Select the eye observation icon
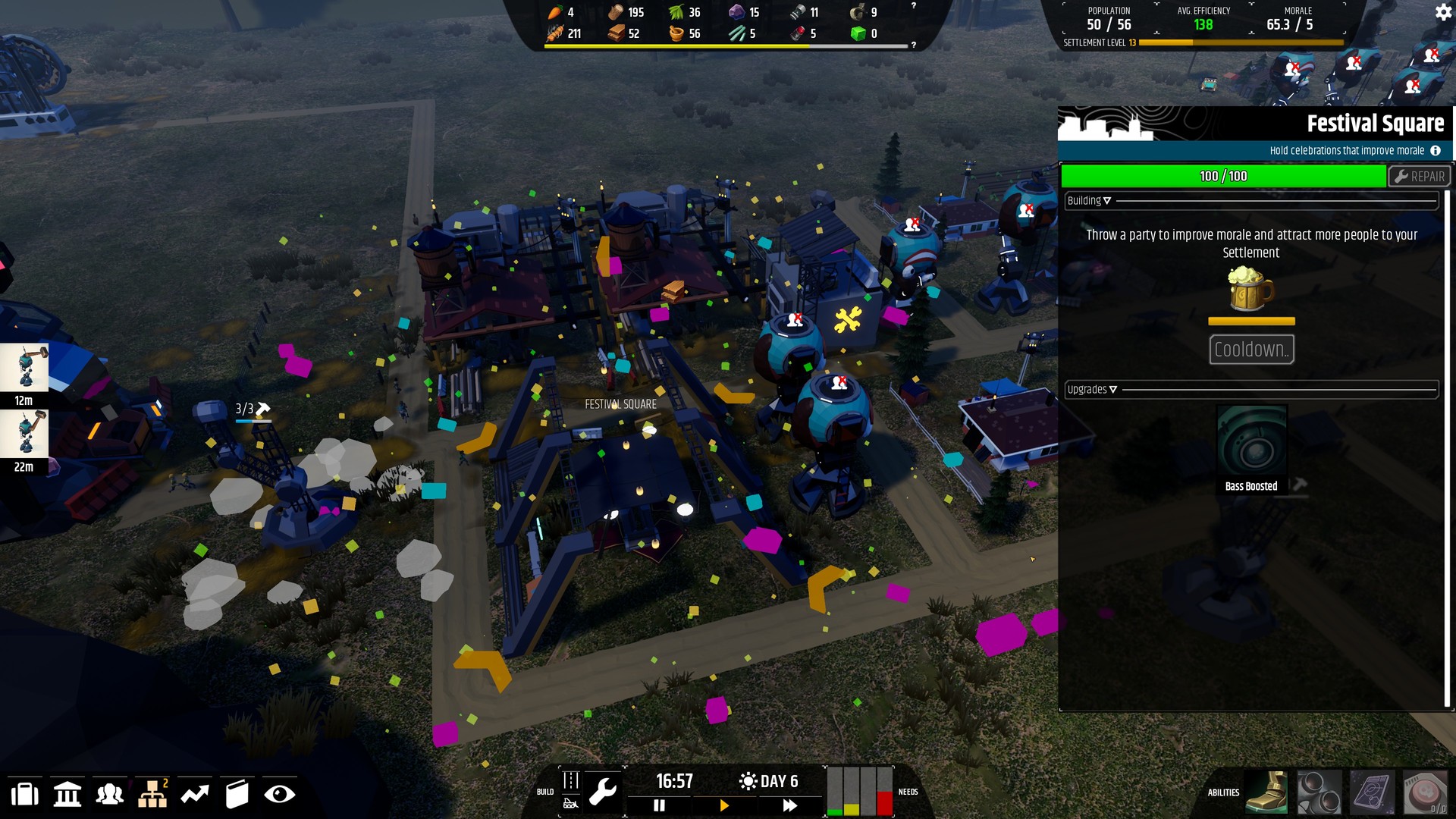Screen dimensions: 1456x819 coord(279,793)
